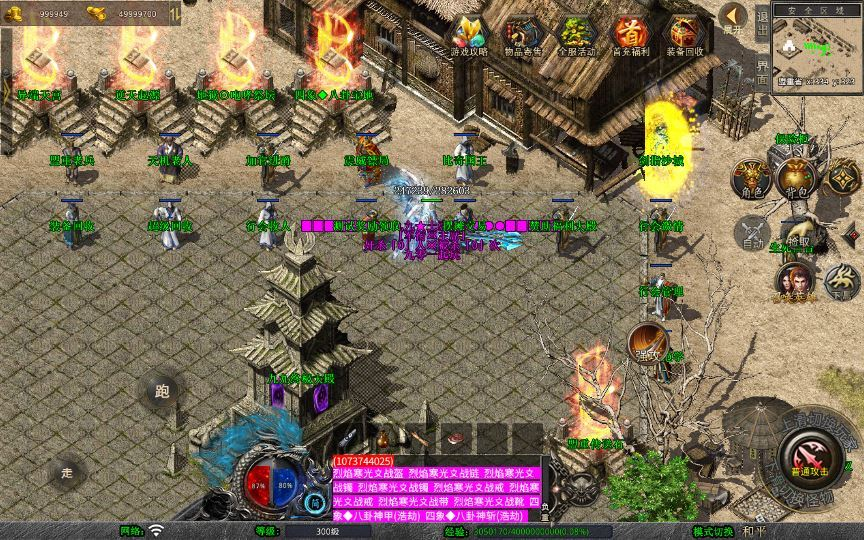This screenshot has width=864, height=540.
Task: Tap the 普通攻击 normal attack button
Action: coord(806,461)
